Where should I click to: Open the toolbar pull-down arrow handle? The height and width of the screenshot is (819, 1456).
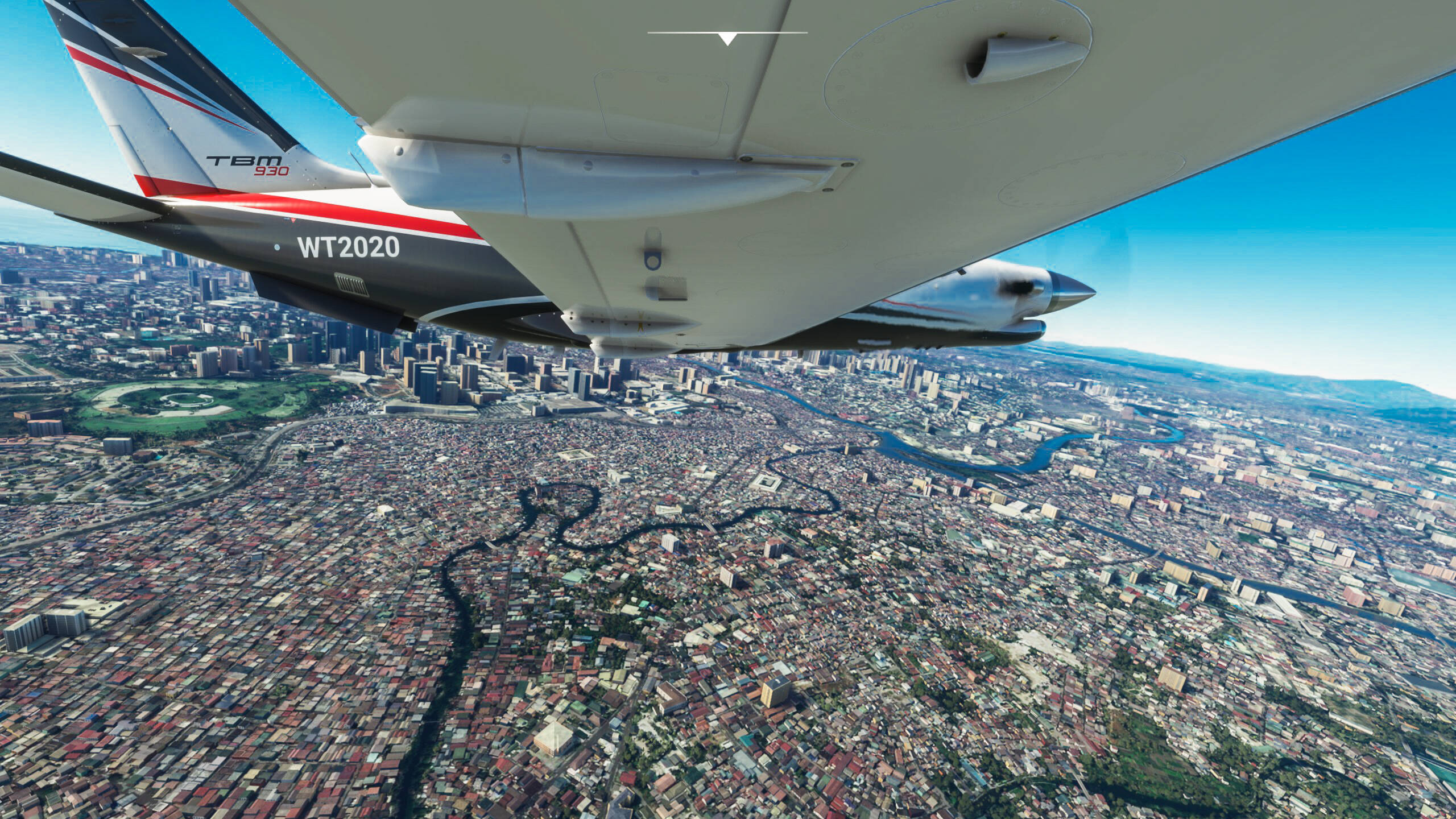click(x=727, y=38)
